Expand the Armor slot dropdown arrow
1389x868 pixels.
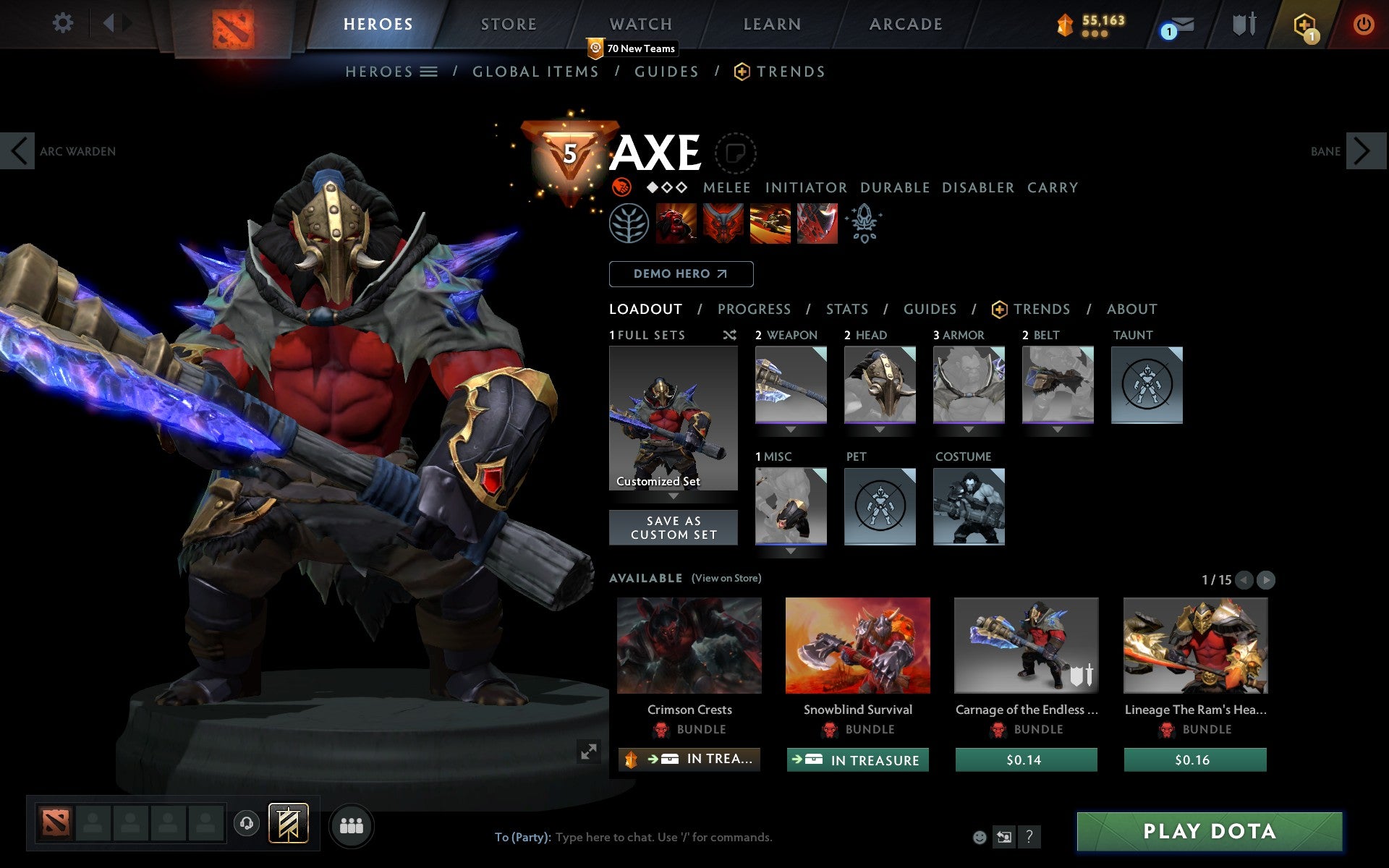pyautogui.click(x=969, y=428)
